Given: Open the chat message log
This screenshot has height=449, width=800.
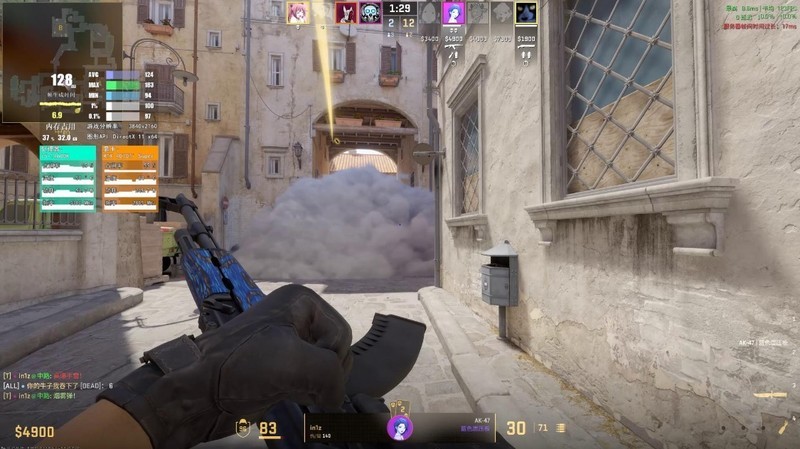Looking at the screenshot, I should (x=60, y=384).
